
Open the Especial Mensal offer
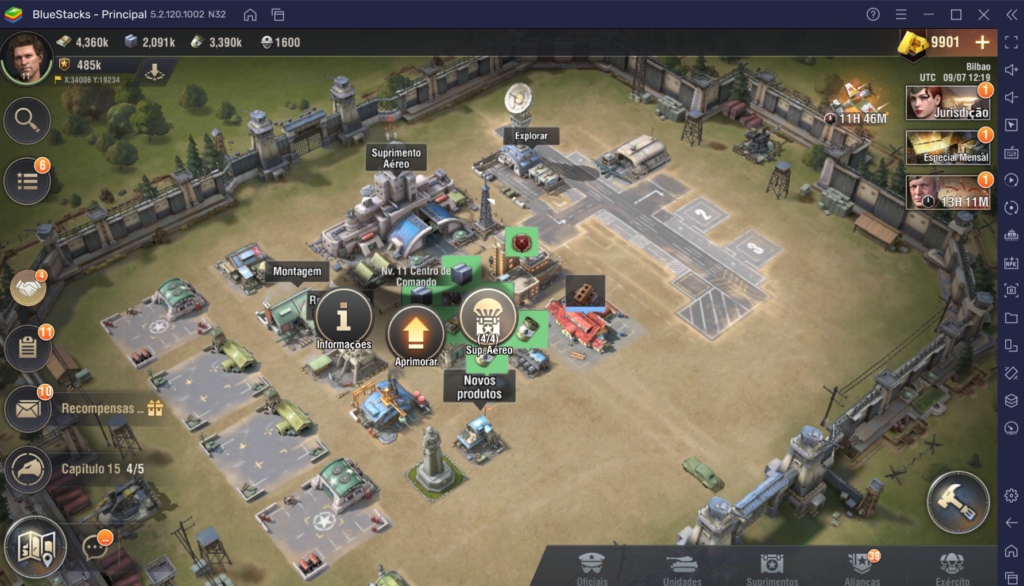(x=948, y=148)
